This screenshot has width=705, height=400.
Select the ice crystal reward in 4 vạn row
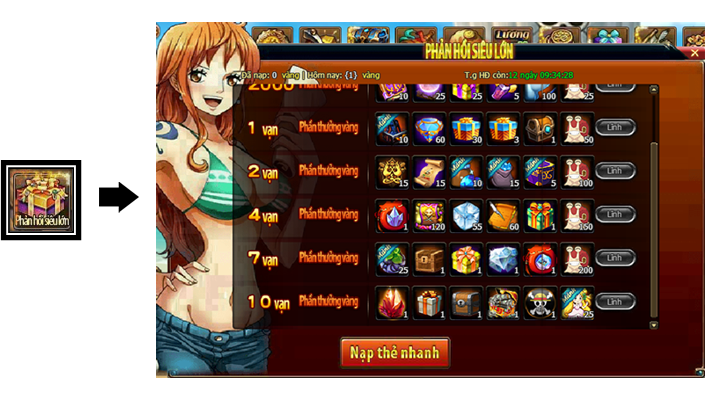[x=465, y=215]
